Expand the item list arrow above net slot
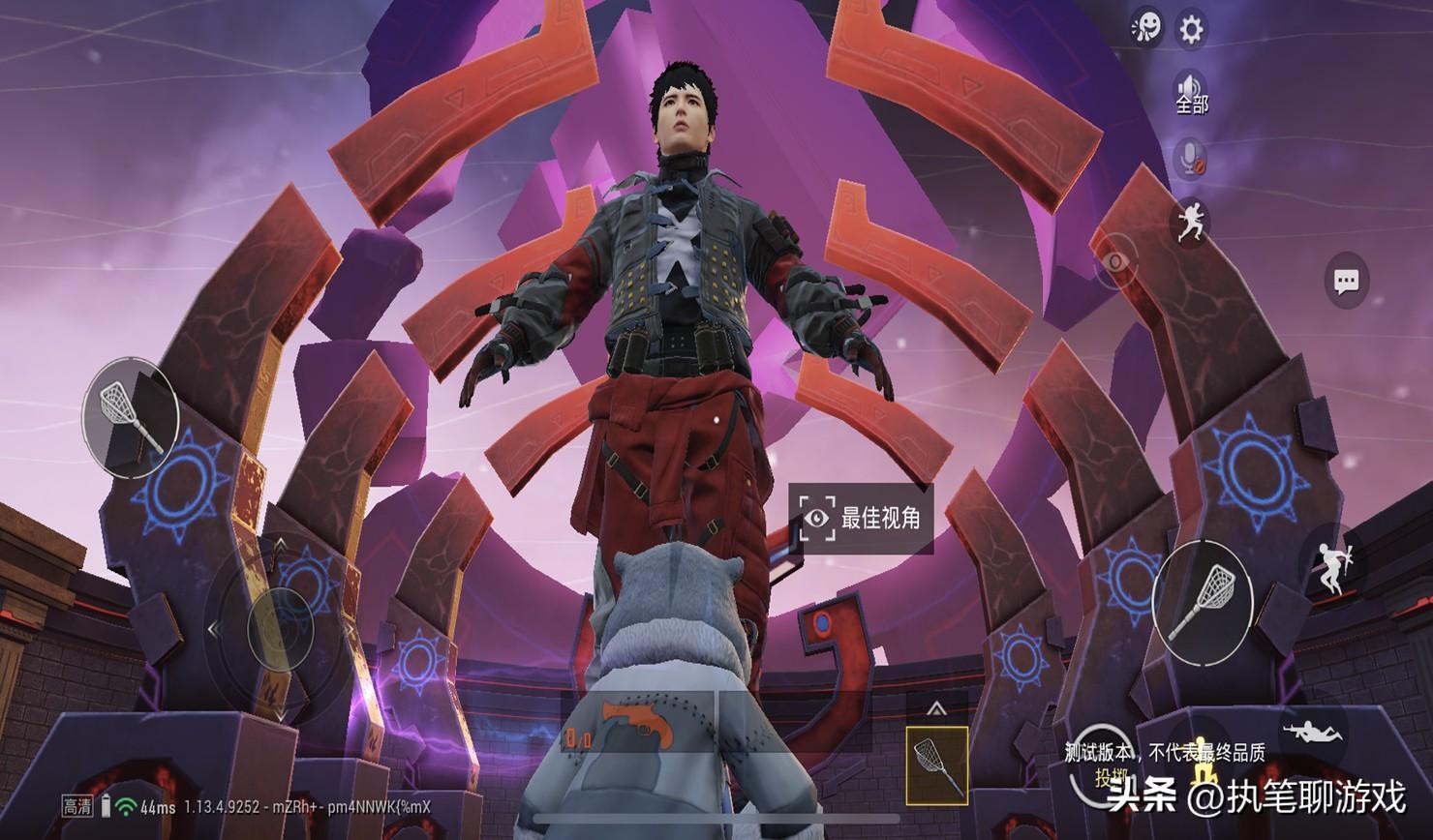The image size is (1433, 840). pos(935,709)
